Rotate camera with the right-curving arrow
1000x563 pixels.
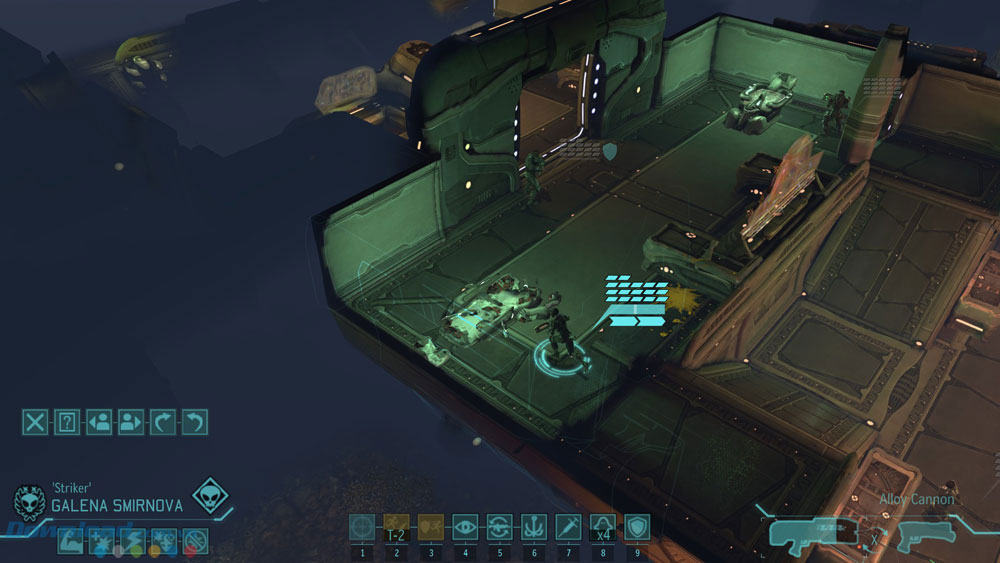(163, 422)
